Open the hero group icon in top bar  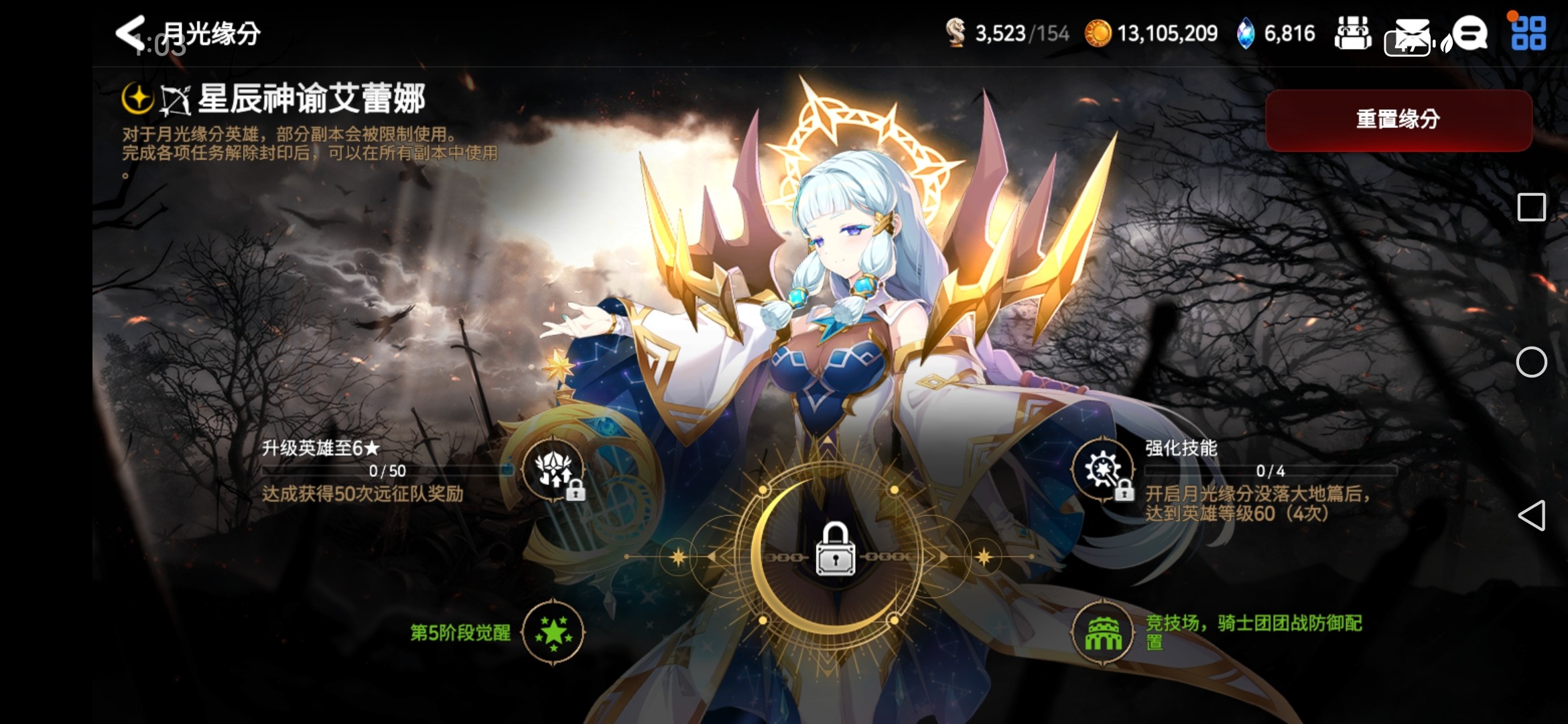pyautogui.click(x=1353, y=34)
